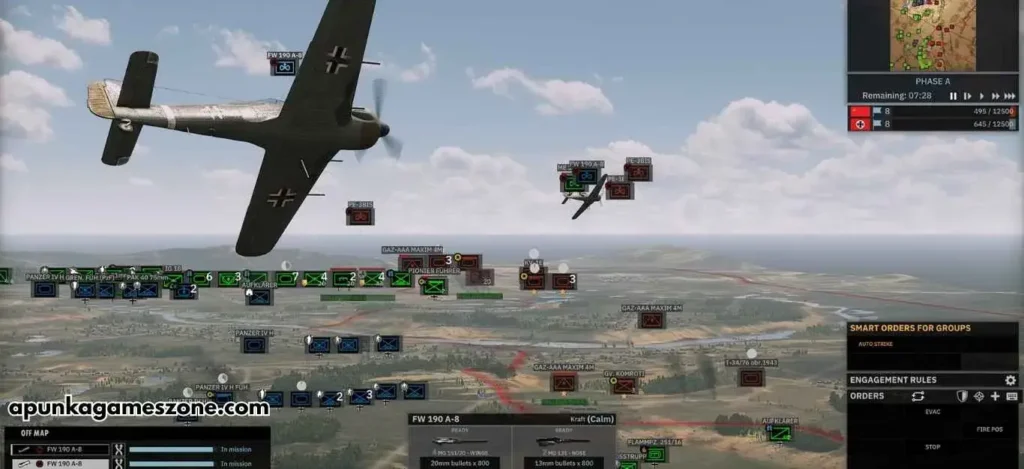Issue the STOP order
Viewport: 1024px width, 469px height.
(x=932, y=446)
